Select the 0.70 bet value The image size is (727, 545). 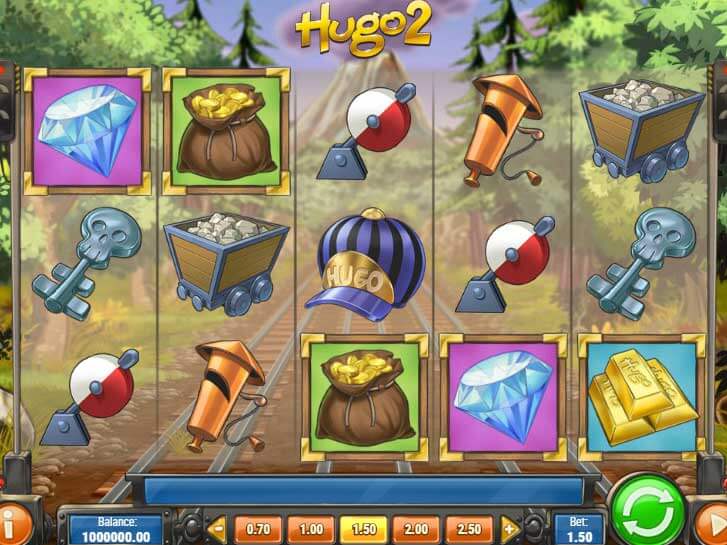pyautogui.click(x=258, y=528)
